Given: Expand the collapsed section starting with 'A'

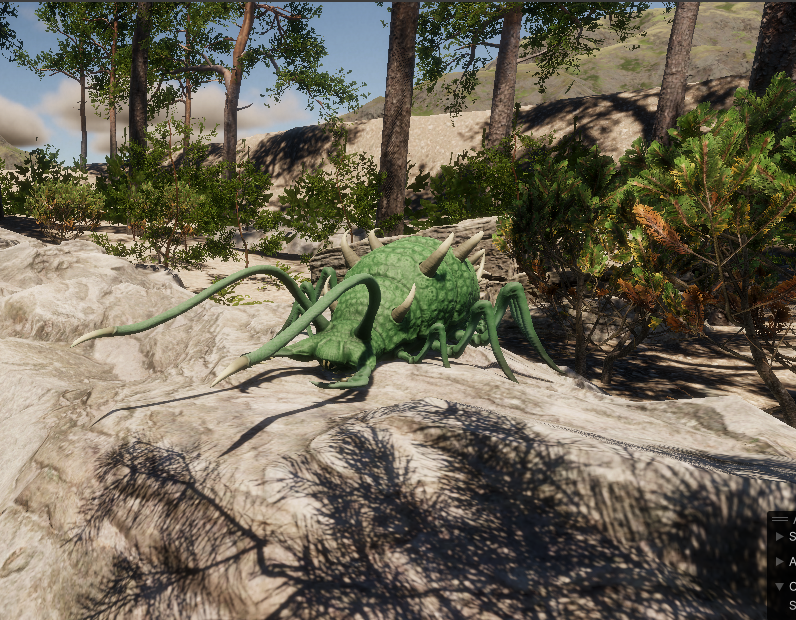Looking at the screenshot, I should pyautogui.click(x=780, y=562).
